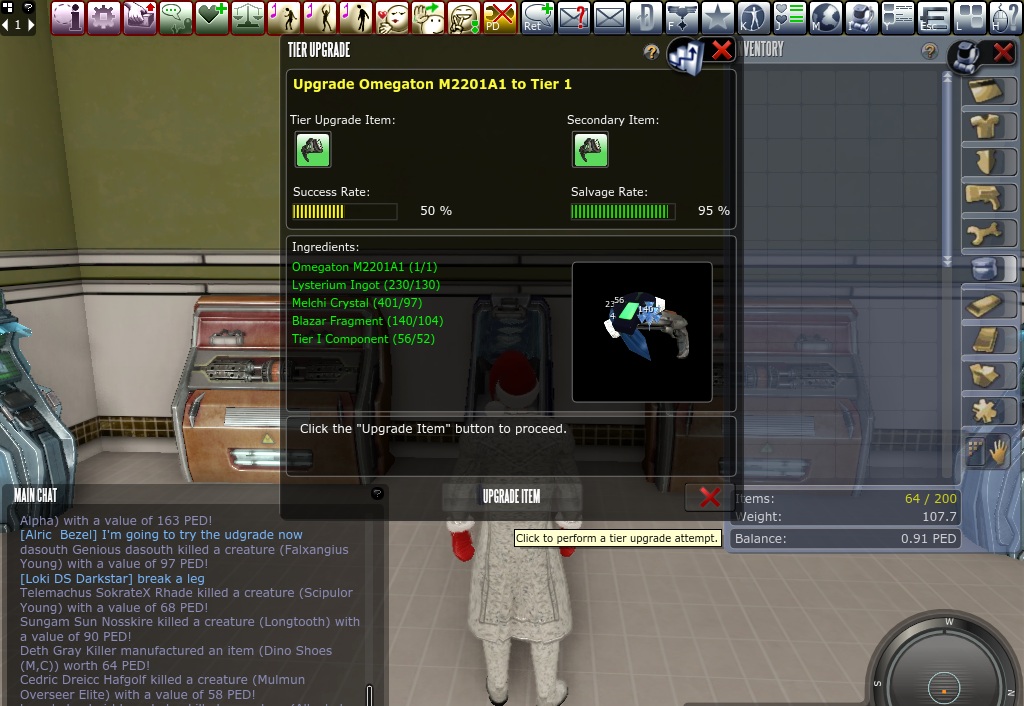1024x706 pixels.
Task: Choose Lysterium Ingot ingredient row
Action: coord(365,285)
